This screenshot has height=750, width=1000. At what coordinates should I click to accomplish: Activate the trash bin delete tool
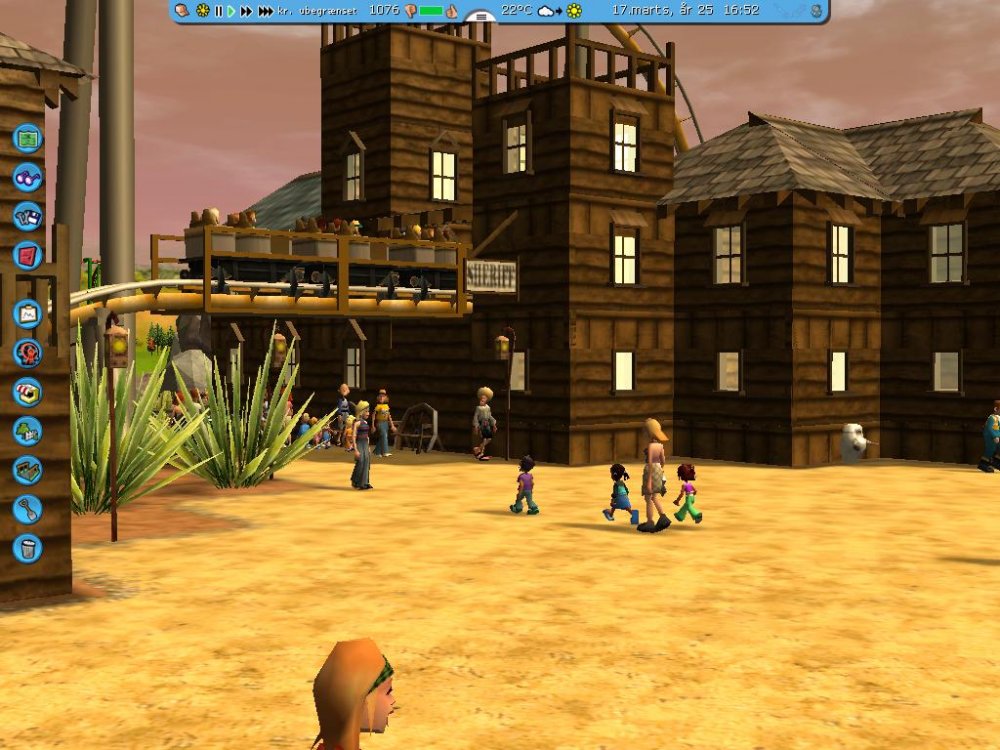click(x=28, y=548)
